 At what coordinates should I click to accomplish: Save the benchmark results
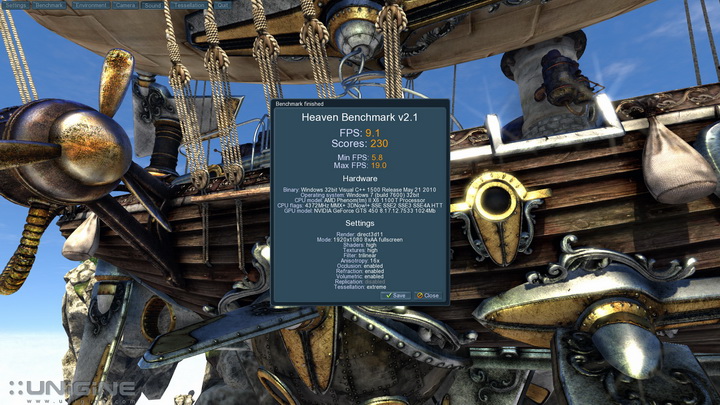pyautogui.click(x=395, y=295)
